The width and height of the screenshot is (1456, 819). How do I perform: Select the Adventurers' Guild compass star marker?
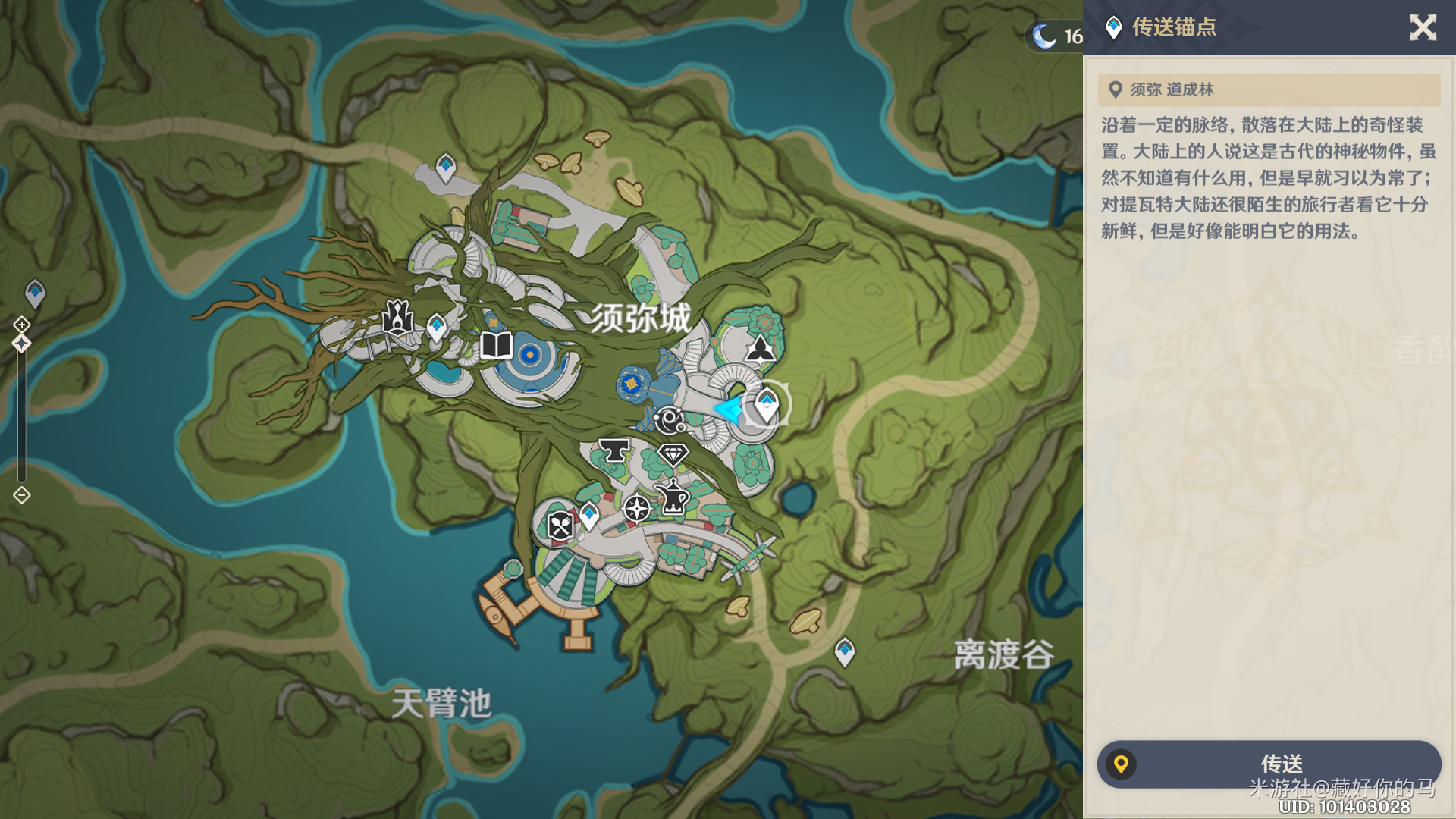pyautogui.click(x=636, y=508)
